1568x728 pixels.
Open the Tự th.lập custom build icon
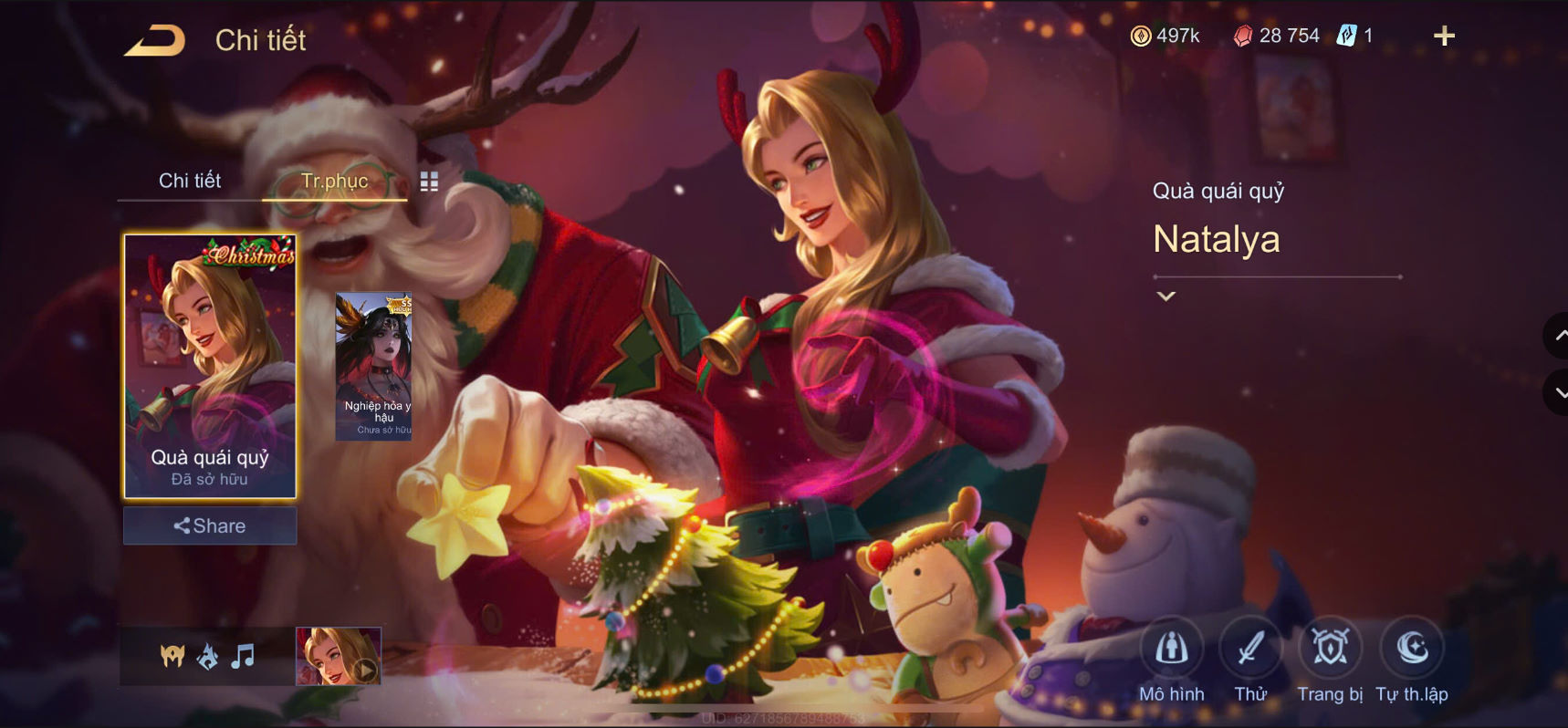pyautogui.click(x=1411, y=650)
